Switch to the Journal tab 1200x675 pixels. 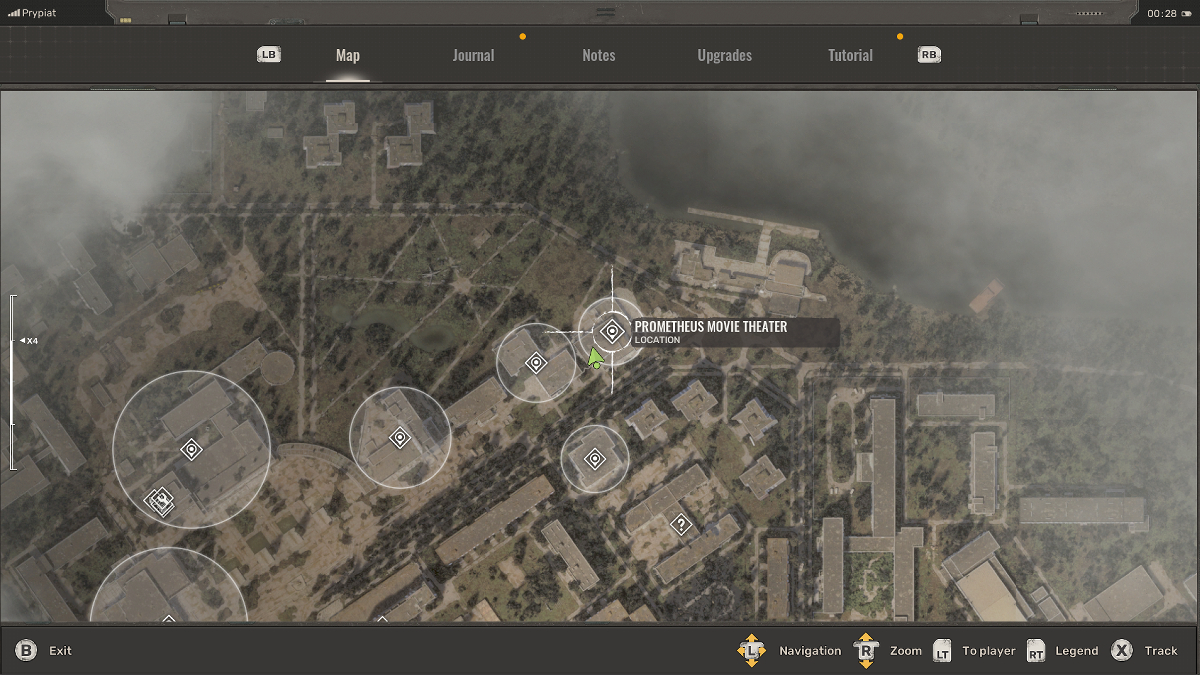(x=473, y=56)
